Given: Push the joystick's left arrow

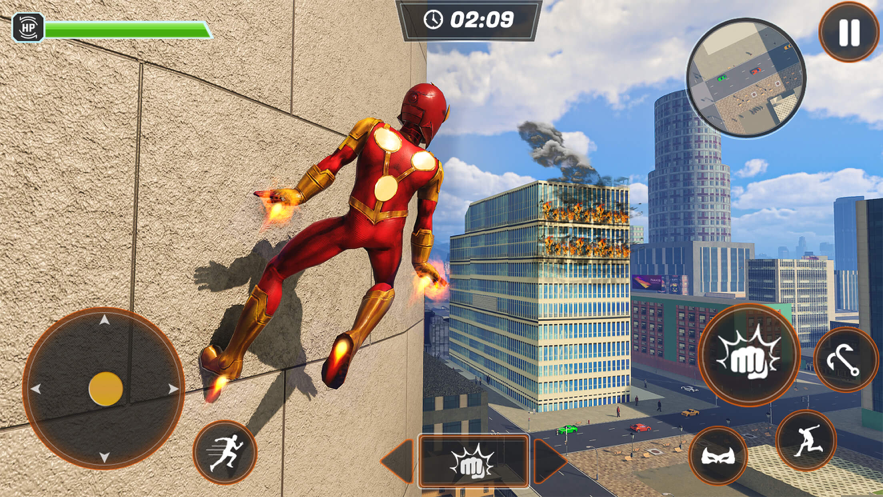Looking at the screenshot, I should [36, 389].
